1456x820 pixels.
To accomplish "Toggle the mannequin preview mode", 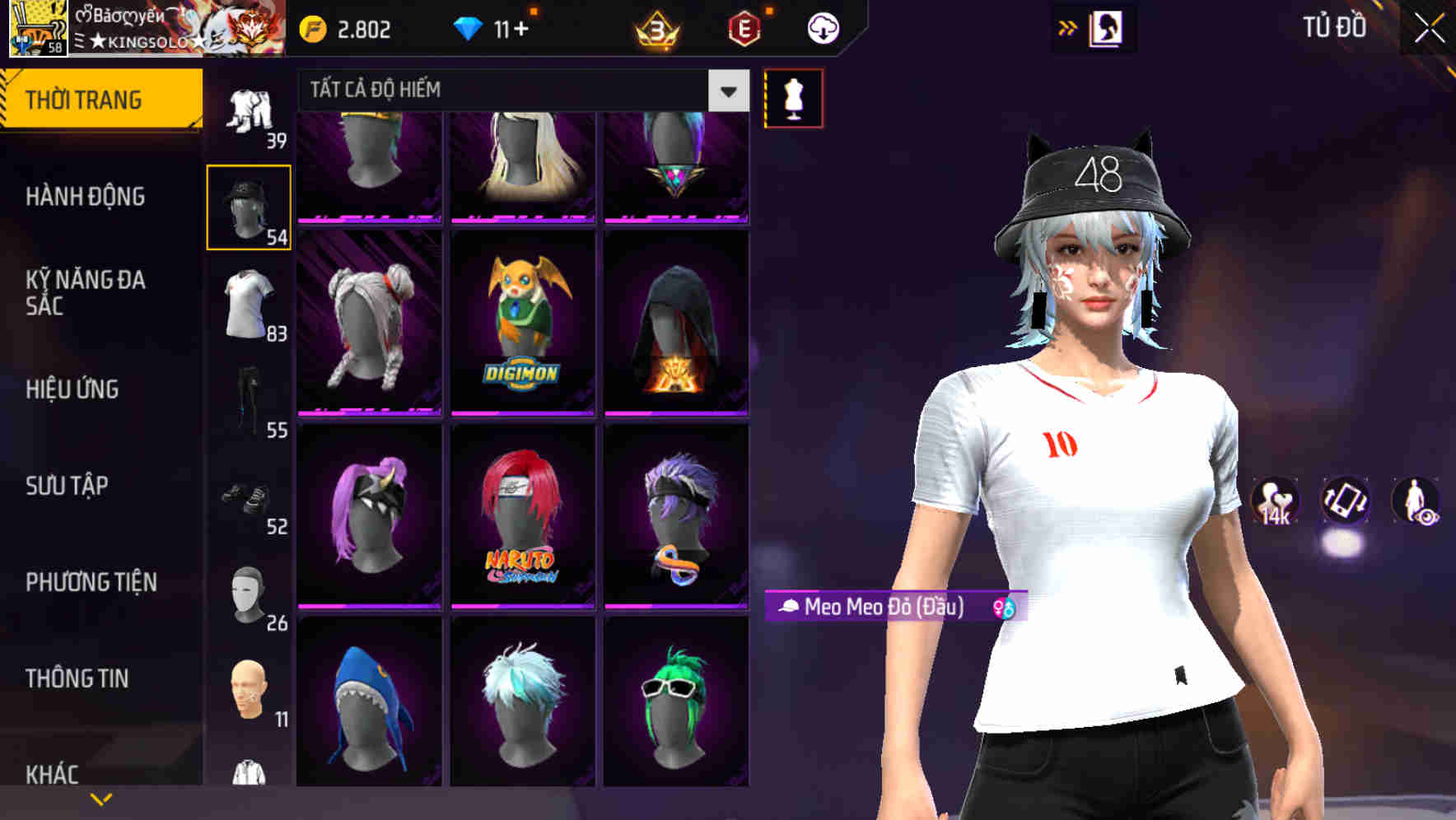I will click(793, 96).
